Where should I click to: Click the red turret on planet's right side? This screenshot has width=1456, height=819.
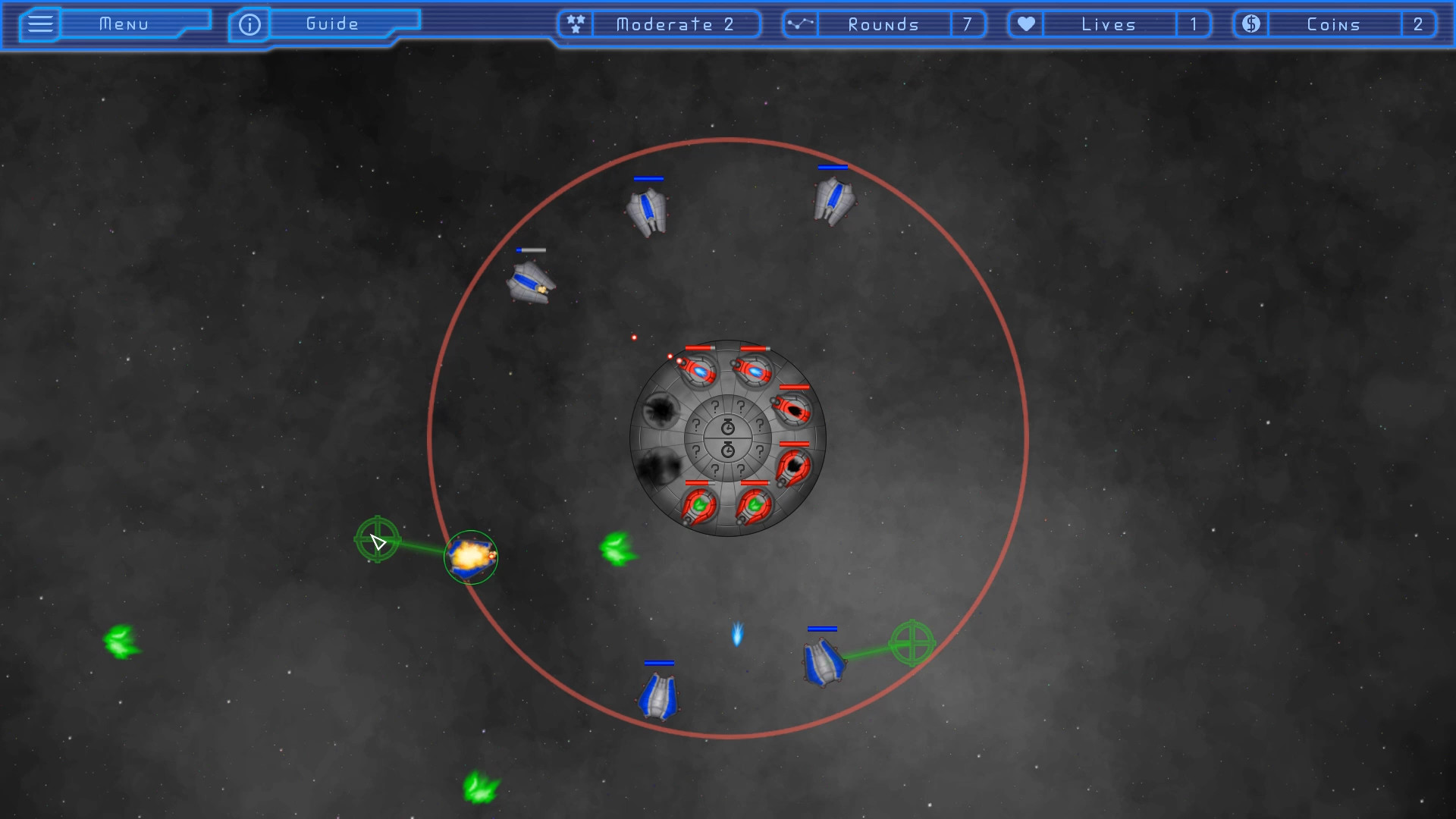pos(793,409)
